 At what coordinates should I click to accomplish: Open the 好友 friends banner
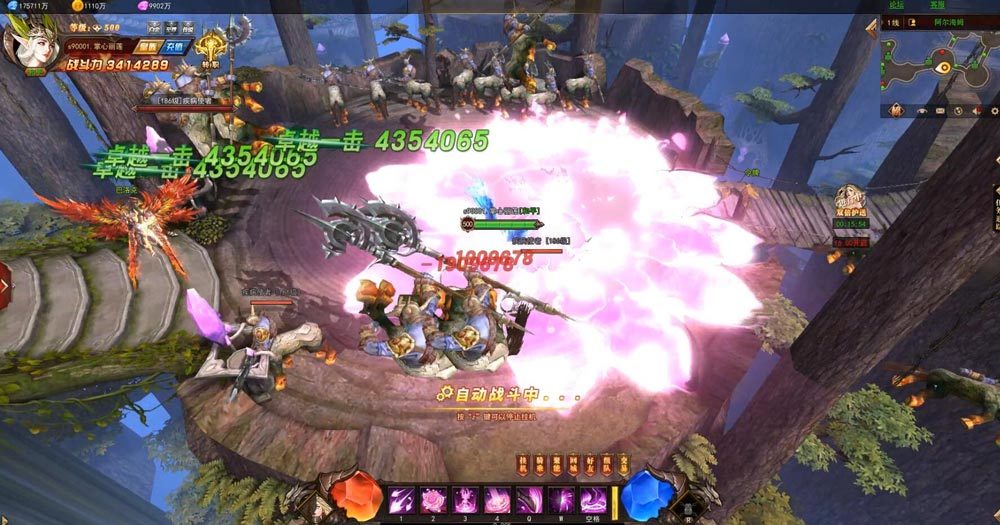[x=590, y=463]
